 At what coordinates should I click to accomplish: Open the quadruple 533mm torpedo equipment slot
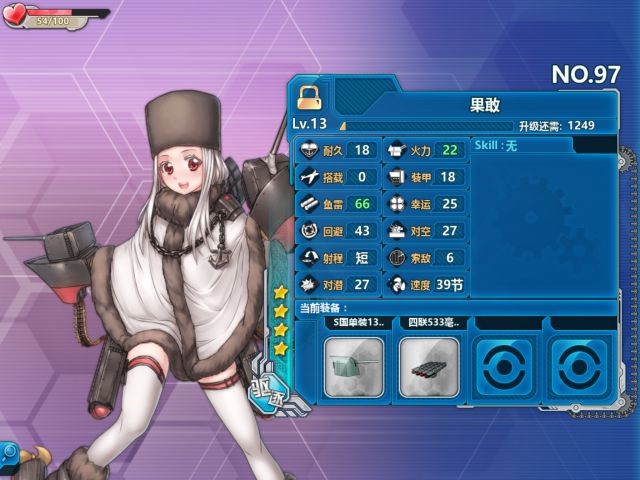click(x=428, y=367)
